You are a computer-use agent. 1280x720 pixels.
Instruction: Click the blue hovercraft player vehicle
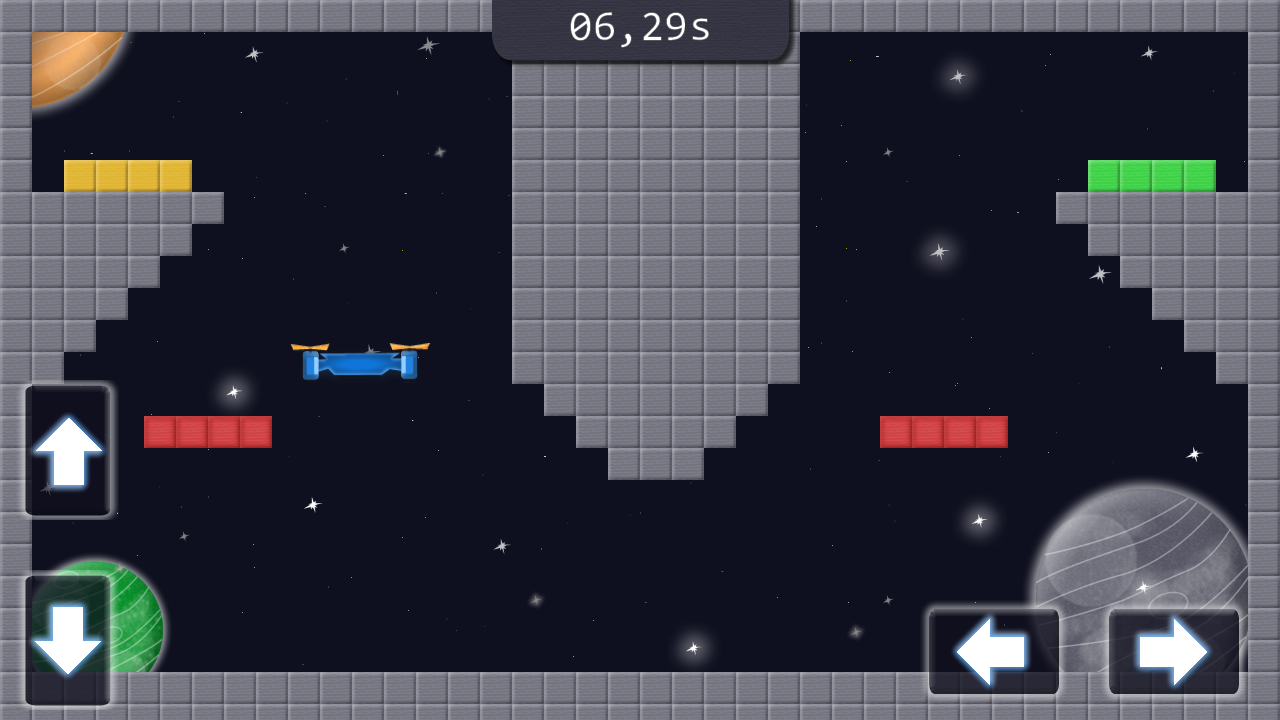358,365
